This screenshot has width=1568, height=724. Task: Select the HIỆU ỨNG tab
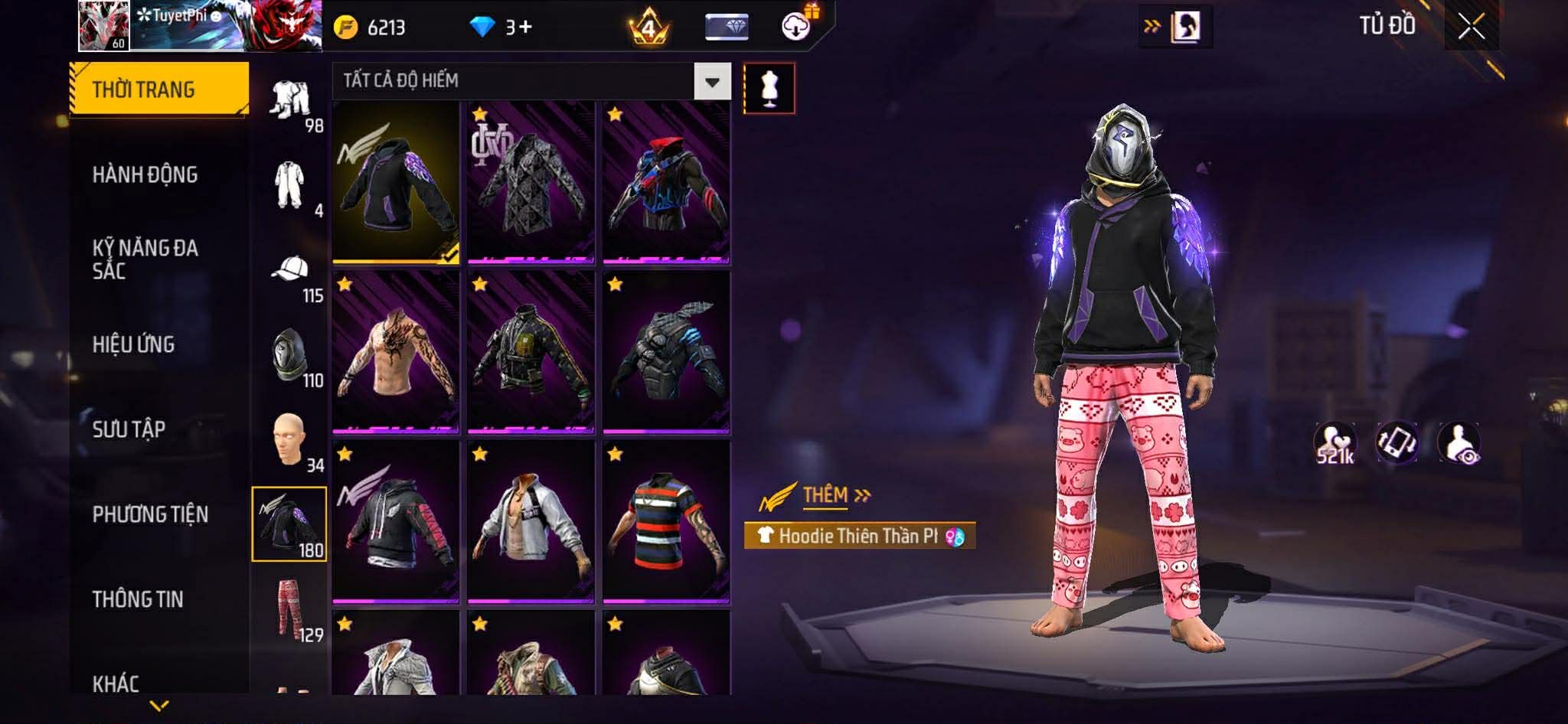pyautogui.click(x=134, y=344)
